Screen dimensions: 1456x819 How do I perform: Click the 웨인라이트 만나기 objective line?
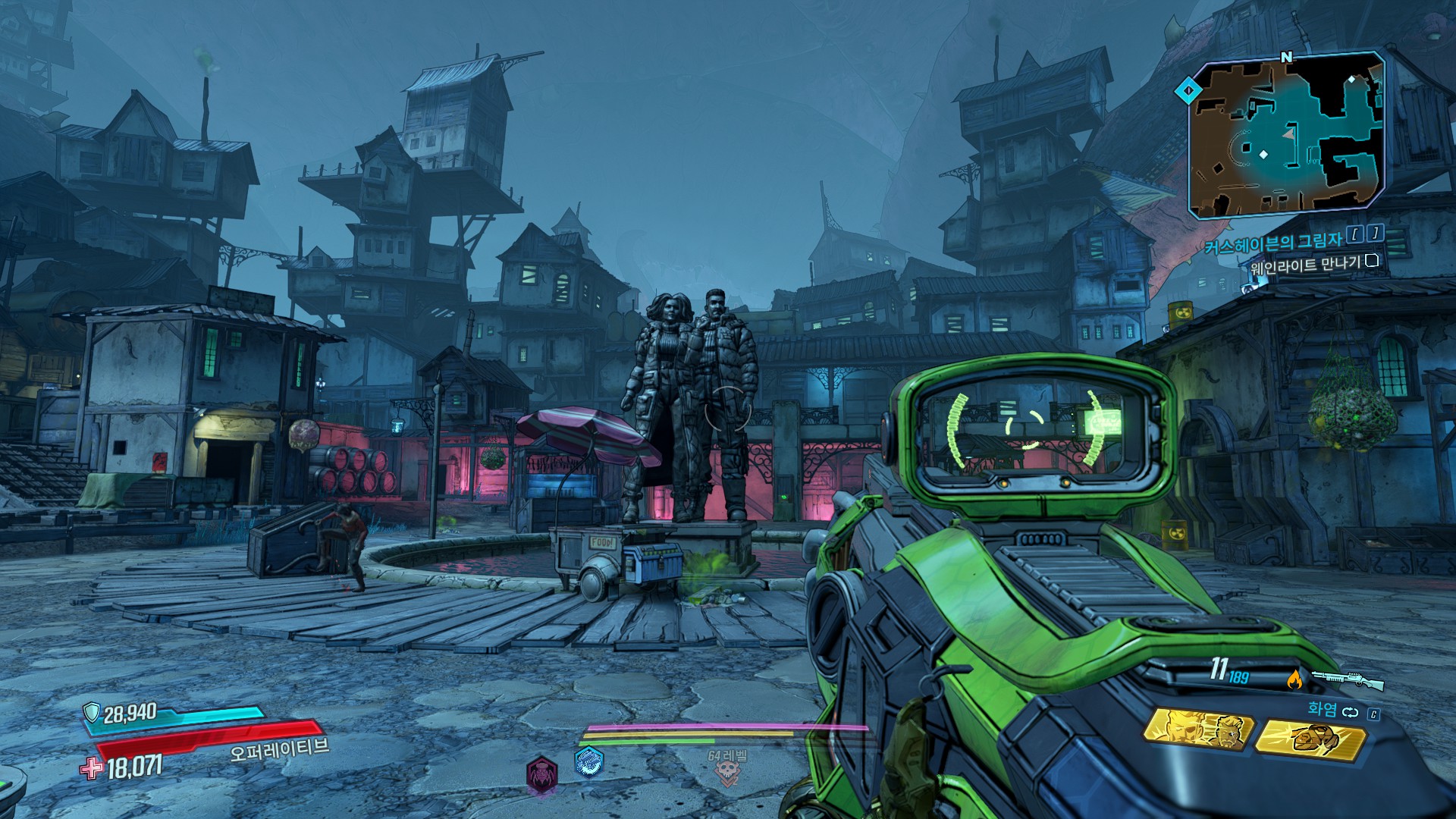coord(1304,264)
